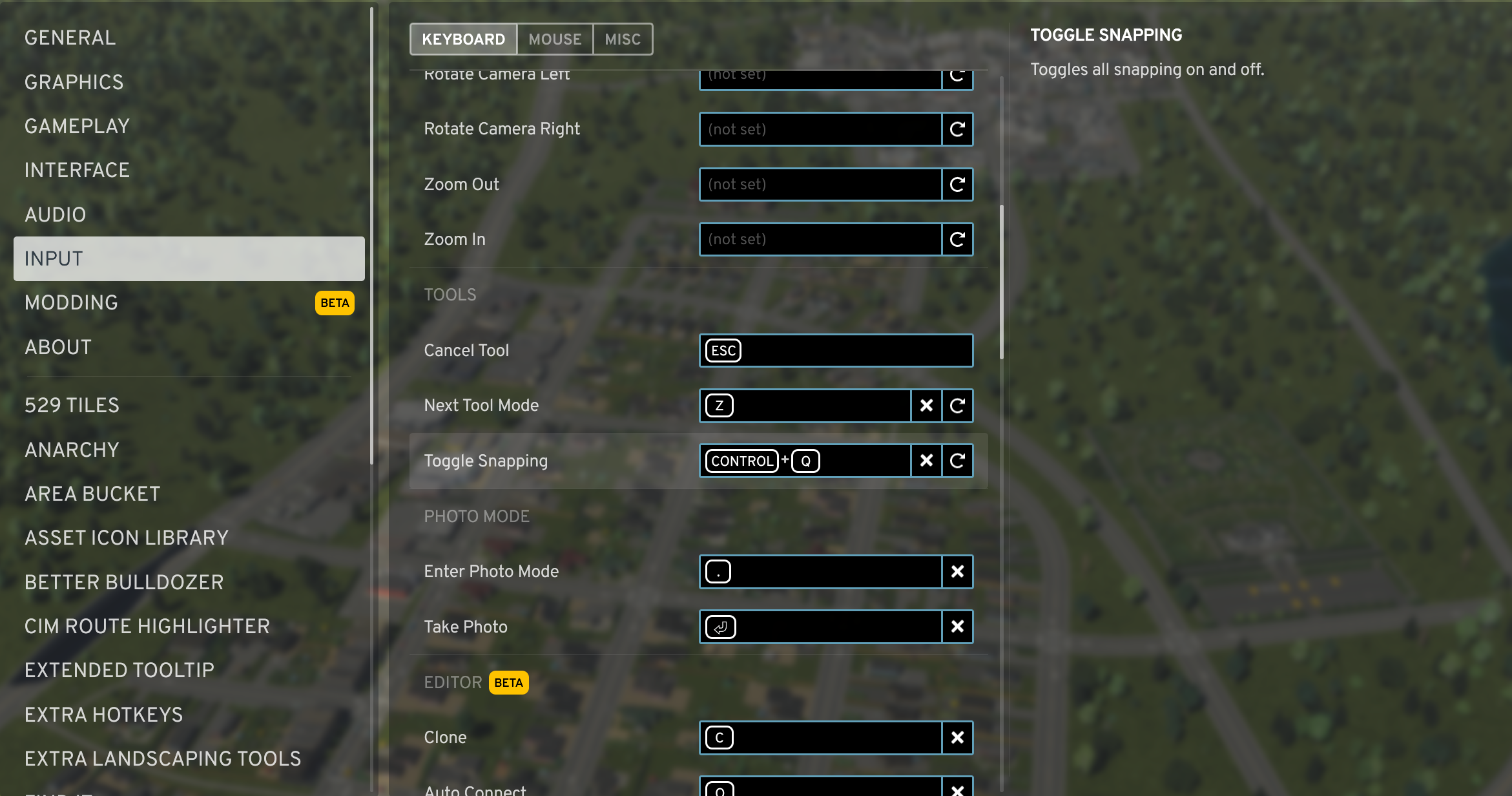
Task: Clear the Clone key binding
Action: pyautogui.click(x=958, y=737)
